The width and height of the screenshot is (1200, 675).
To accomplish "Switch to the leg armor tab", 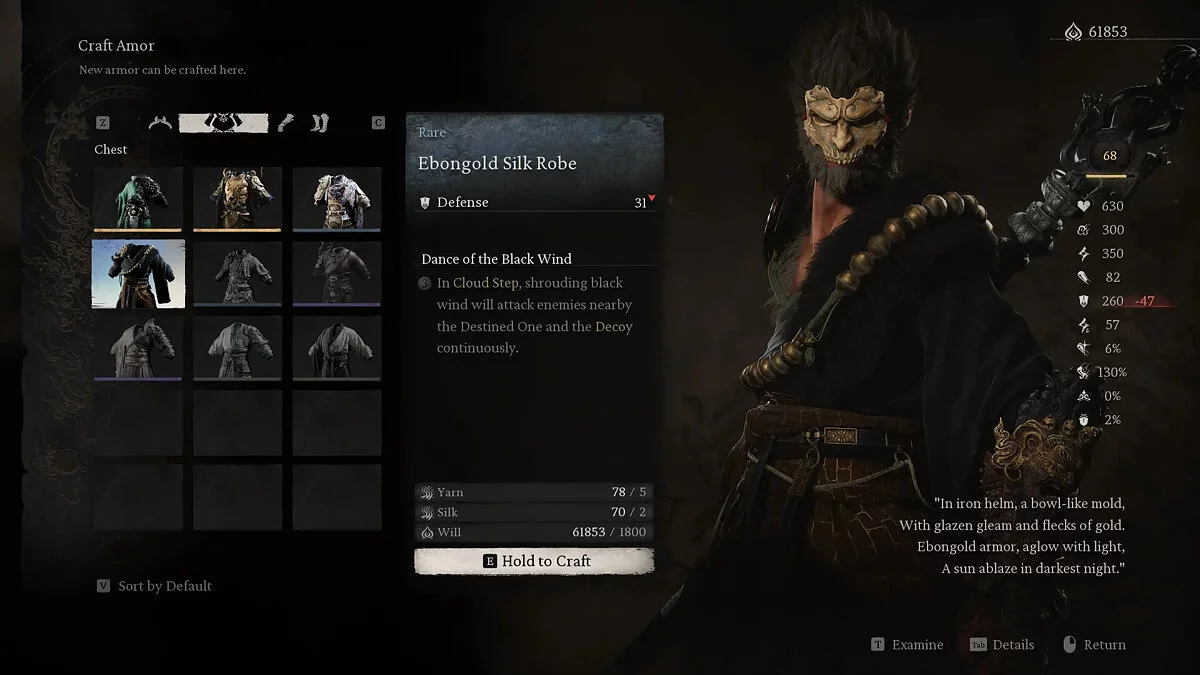I will 319,123.
